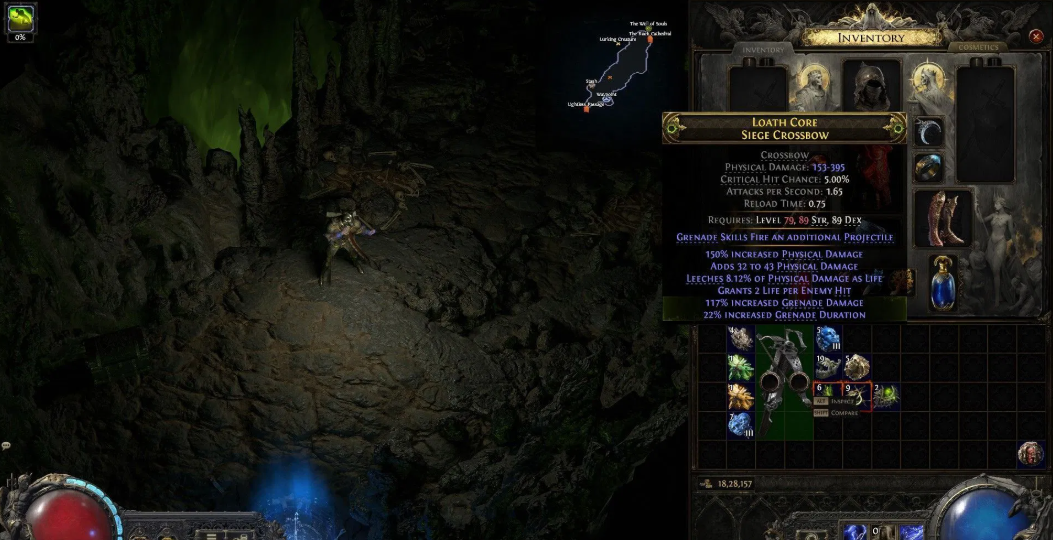Select the green crystal shard item
This screenshot has width=1053, height=540.
click(x=740, y=368)
